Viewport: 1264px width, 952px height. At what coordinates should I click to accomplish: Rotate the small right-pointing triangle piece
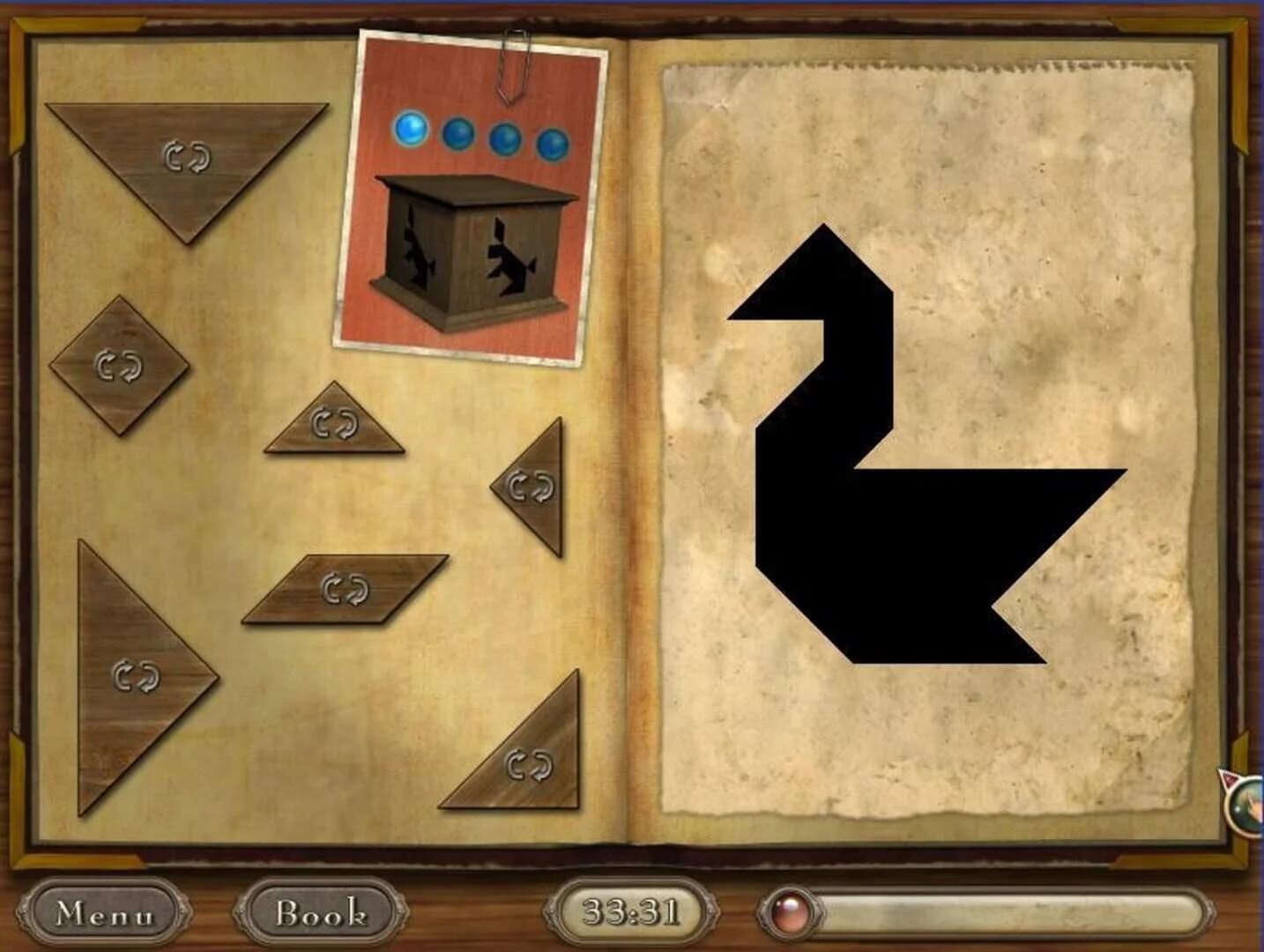pos(529,486)
